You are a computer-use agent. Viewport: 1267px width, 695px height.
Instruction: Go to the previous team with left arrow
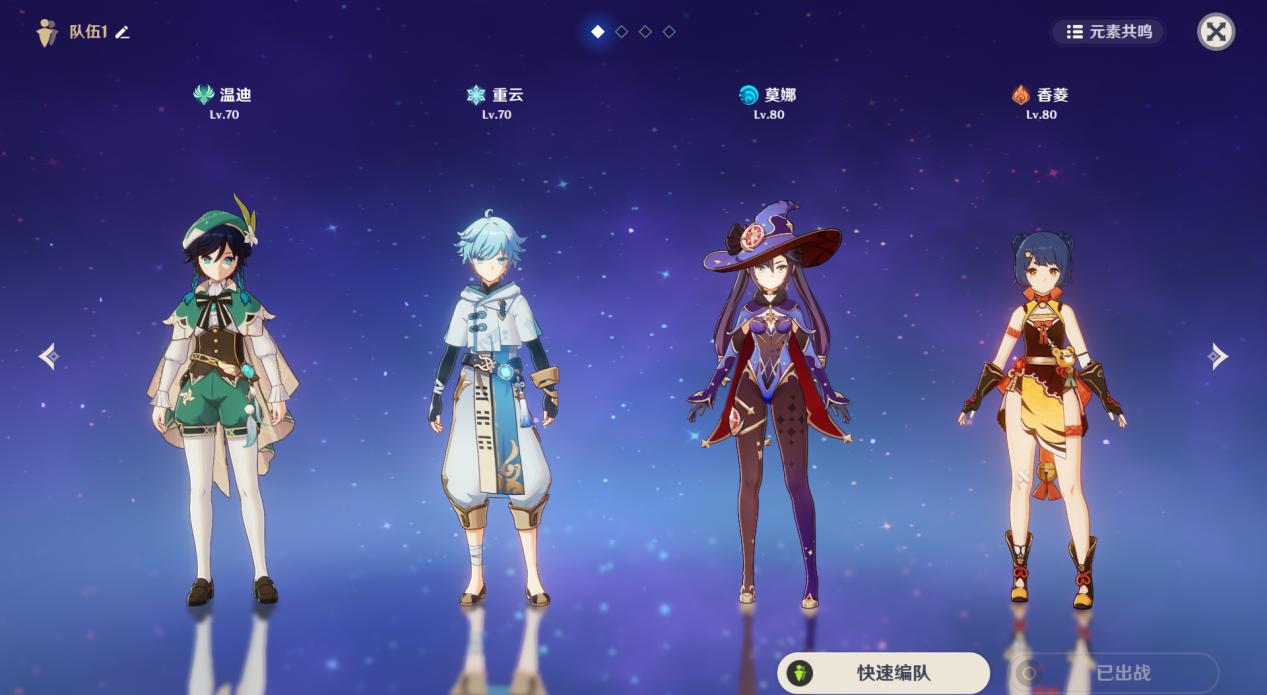tap(48, 356)
